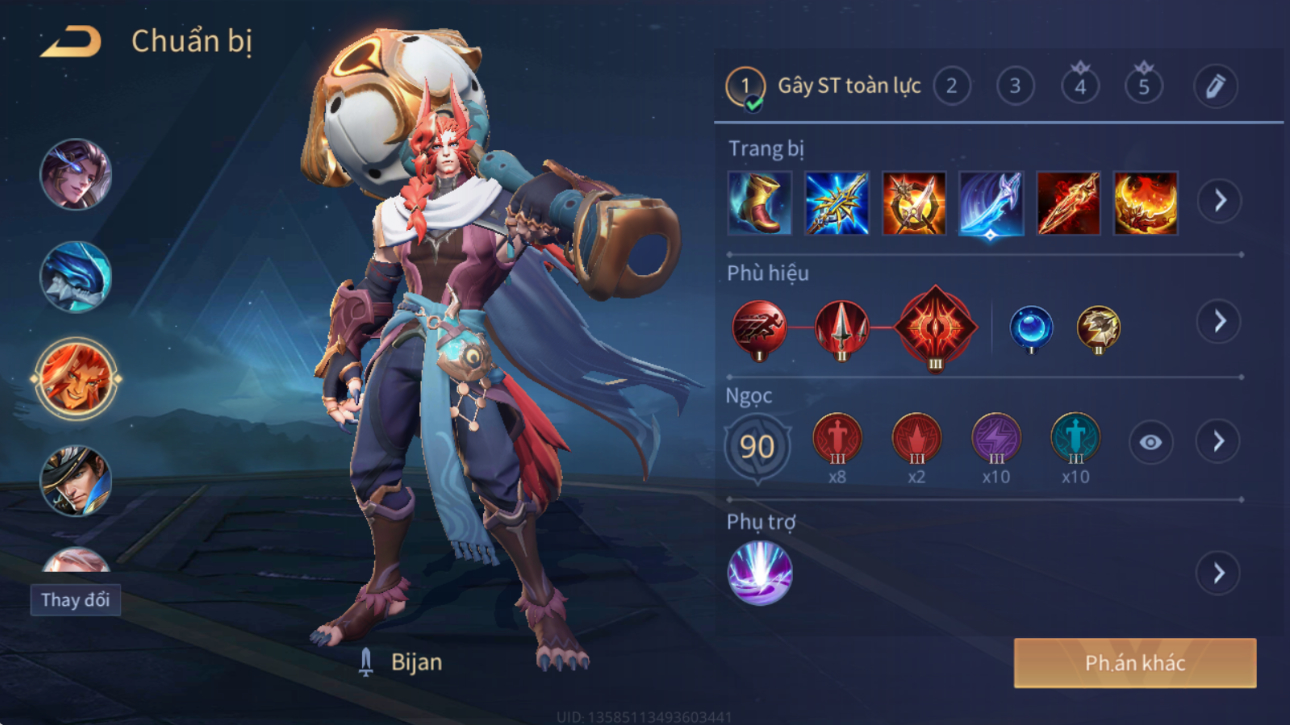The height and width of the screenshot is (725, 1290).
Task: Choose locked loadout preset 5
Action: pyautogui.click(x=1144, y=86)
